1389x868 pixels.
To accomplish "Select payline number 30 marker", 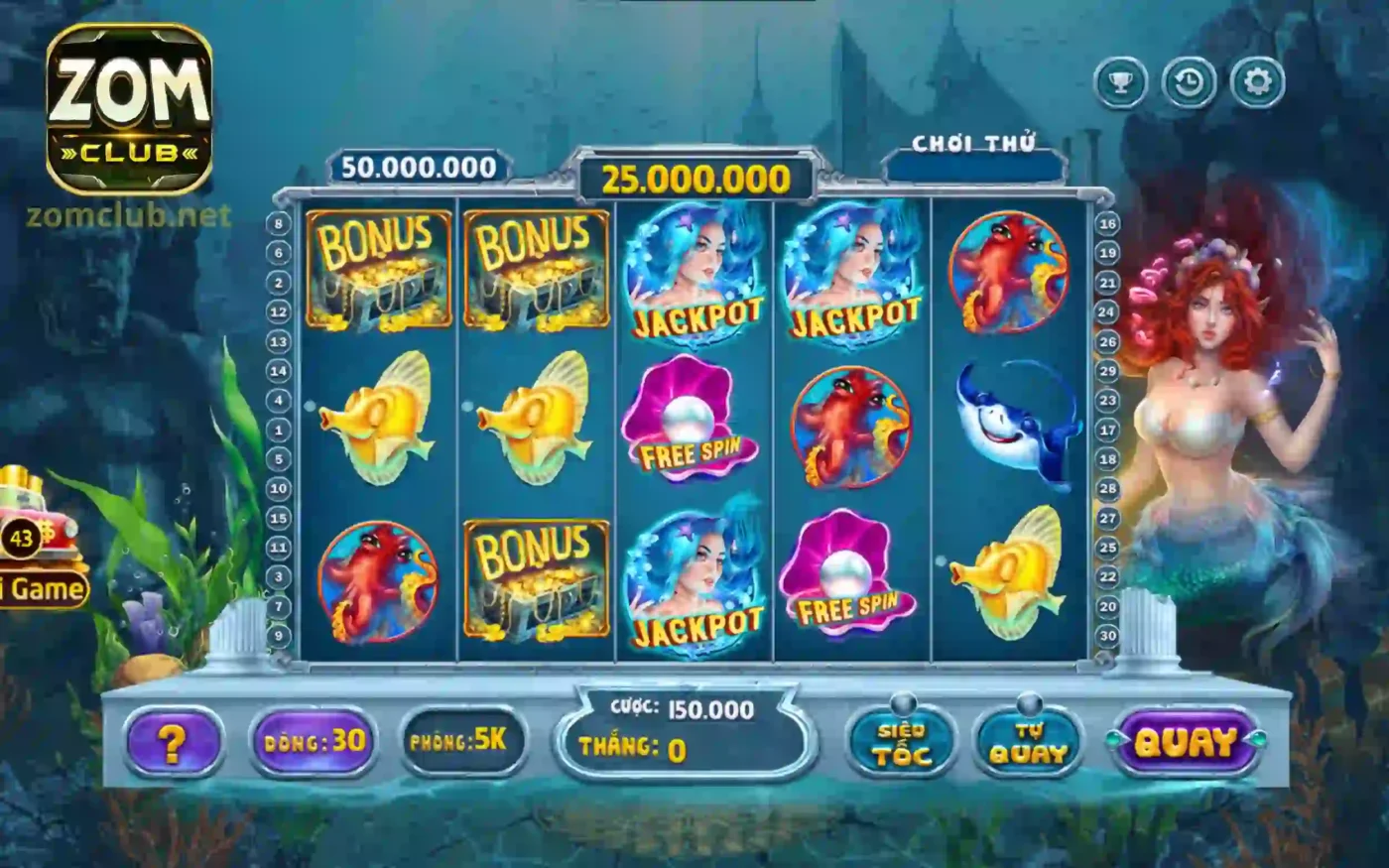I will click(x=1107, y=636).
